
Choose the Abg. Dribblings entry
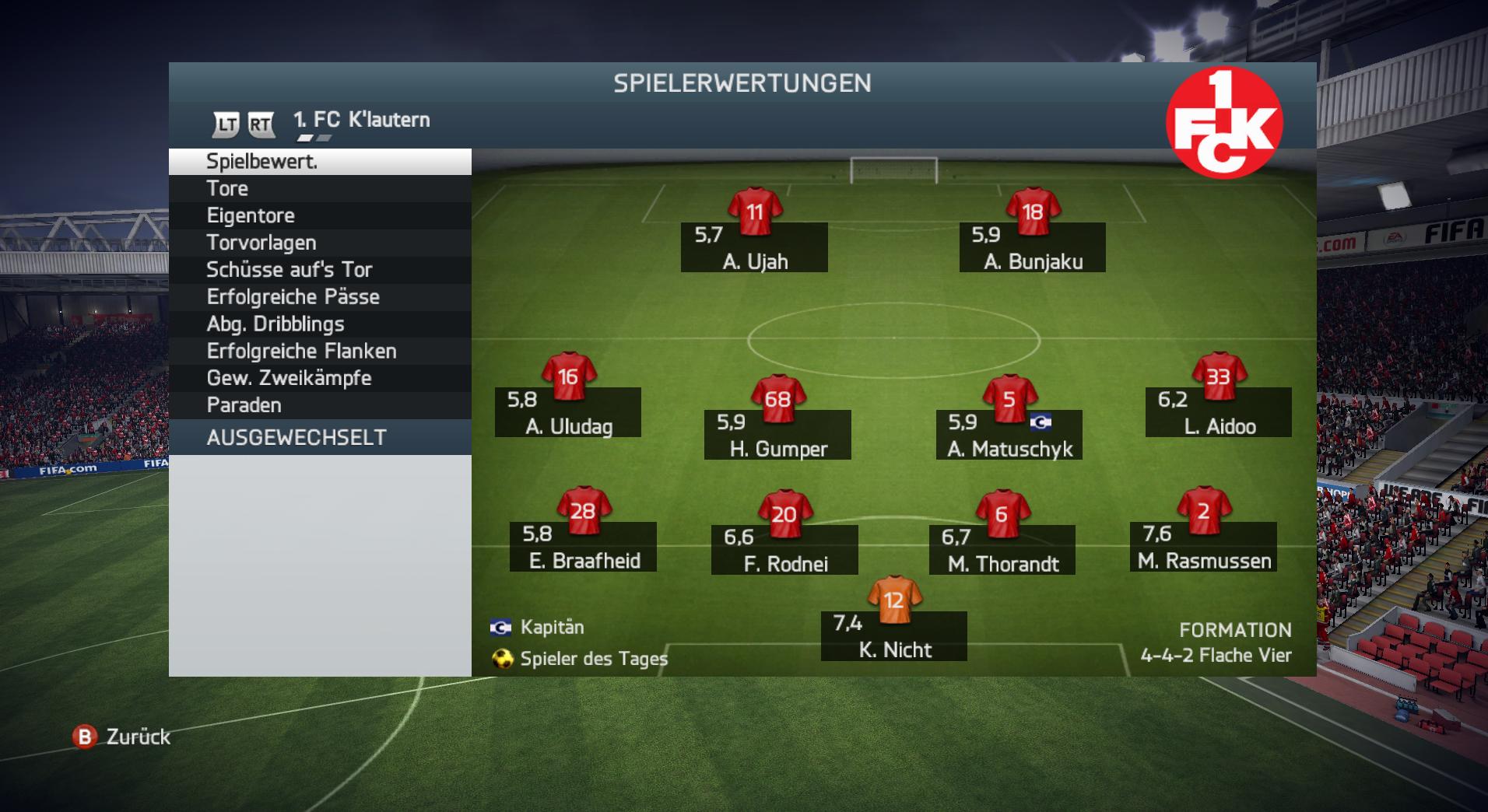(319, 324)
